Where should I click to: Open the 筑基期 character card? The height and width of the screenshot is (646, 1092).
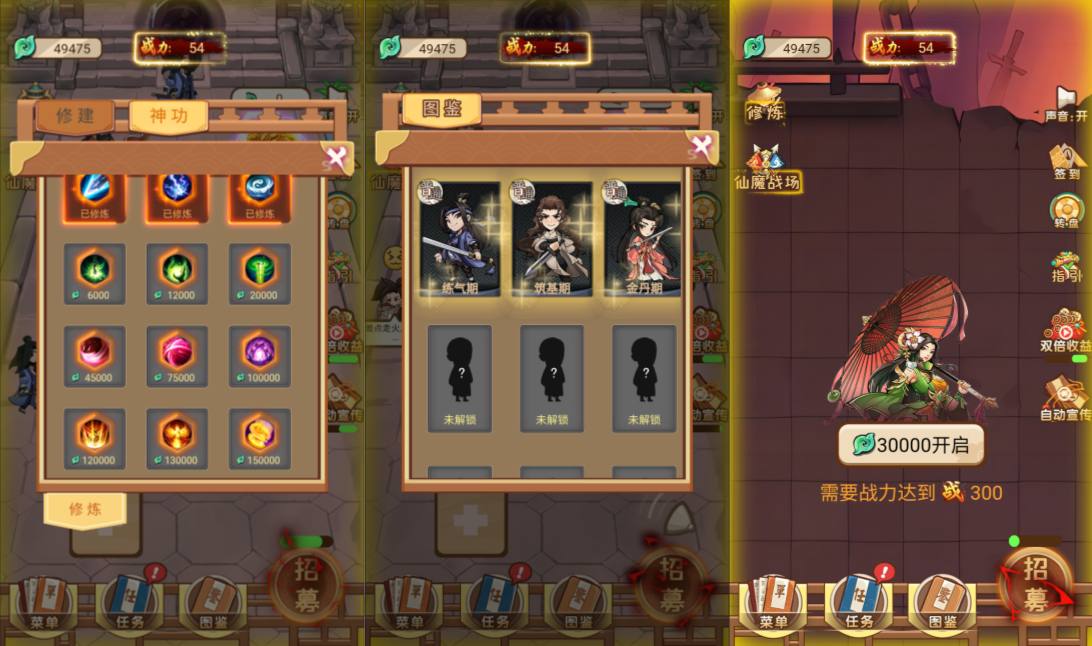(552, 240)
